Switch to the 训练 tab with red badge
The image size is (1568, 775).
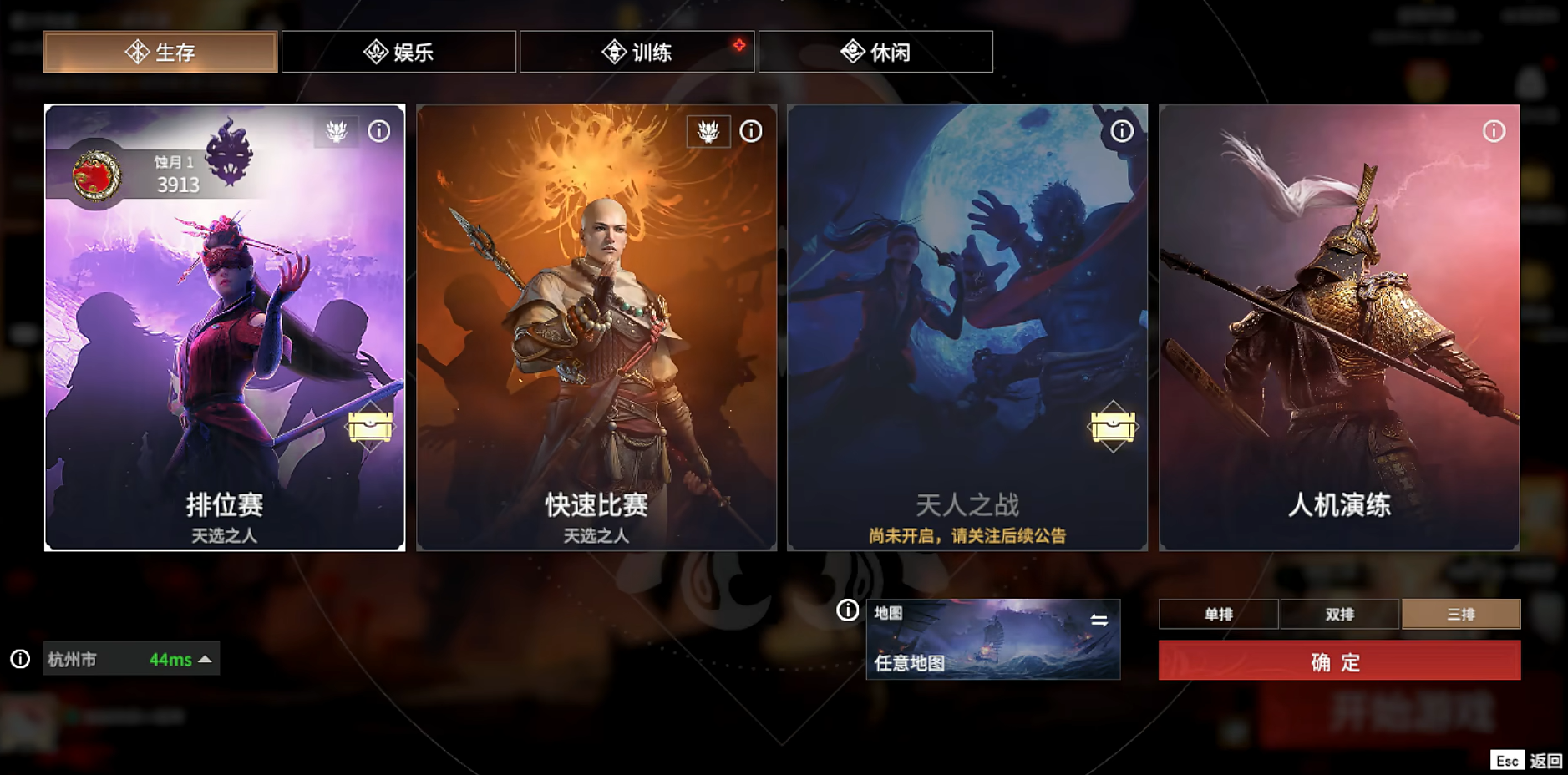(x=637, y=51)
